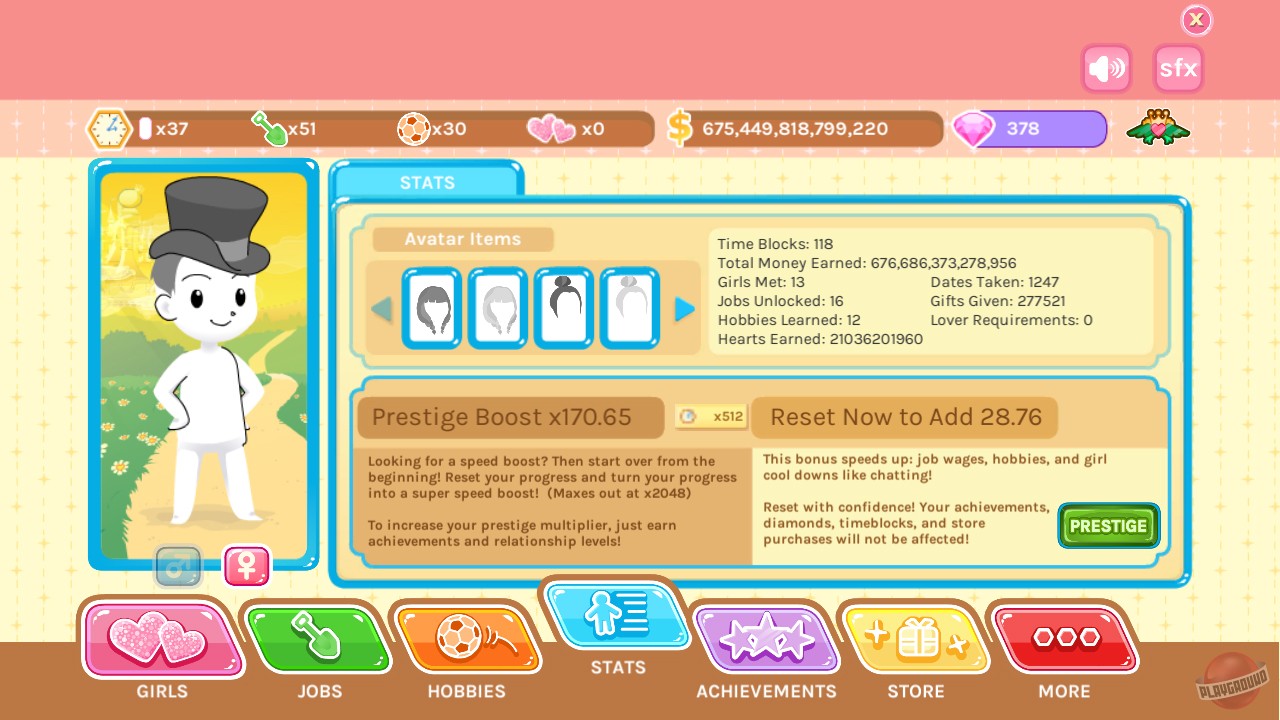Select the male gender toggle
Image resolution: width=1280 pixels, height=720 pixels.
pyautogui.click(x=178, y=564)
